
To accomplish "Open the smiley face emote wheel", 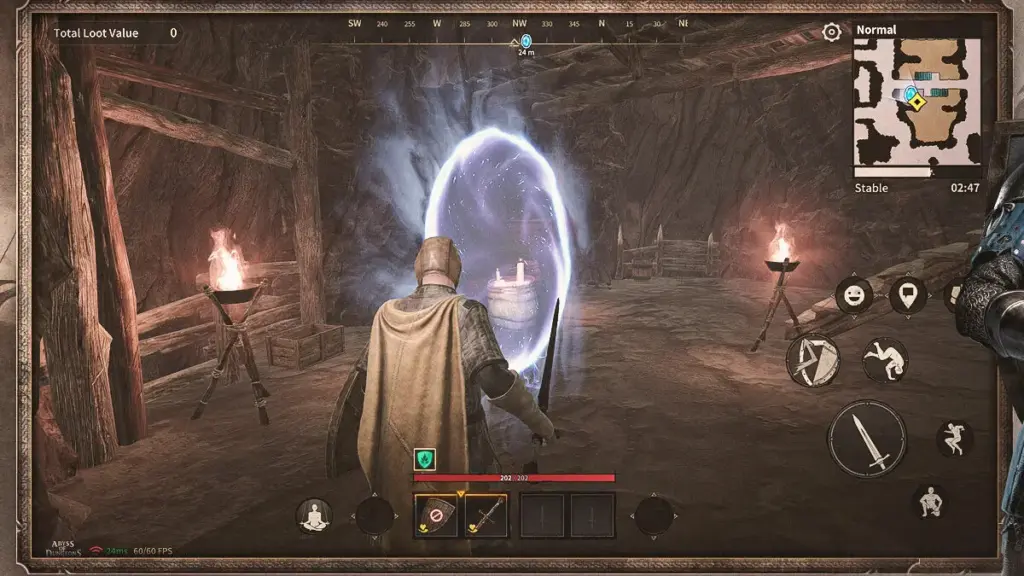I will coord(854,295).
